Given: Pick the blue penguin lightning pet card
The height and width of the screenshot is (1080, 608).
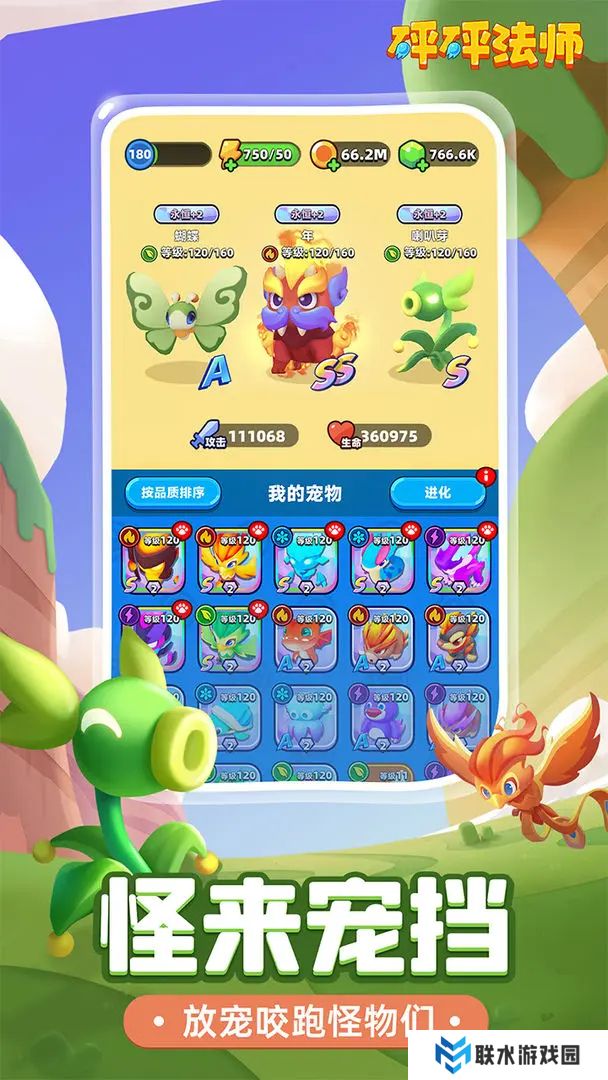Looking at the screenshot, I should tap(382, 716).
